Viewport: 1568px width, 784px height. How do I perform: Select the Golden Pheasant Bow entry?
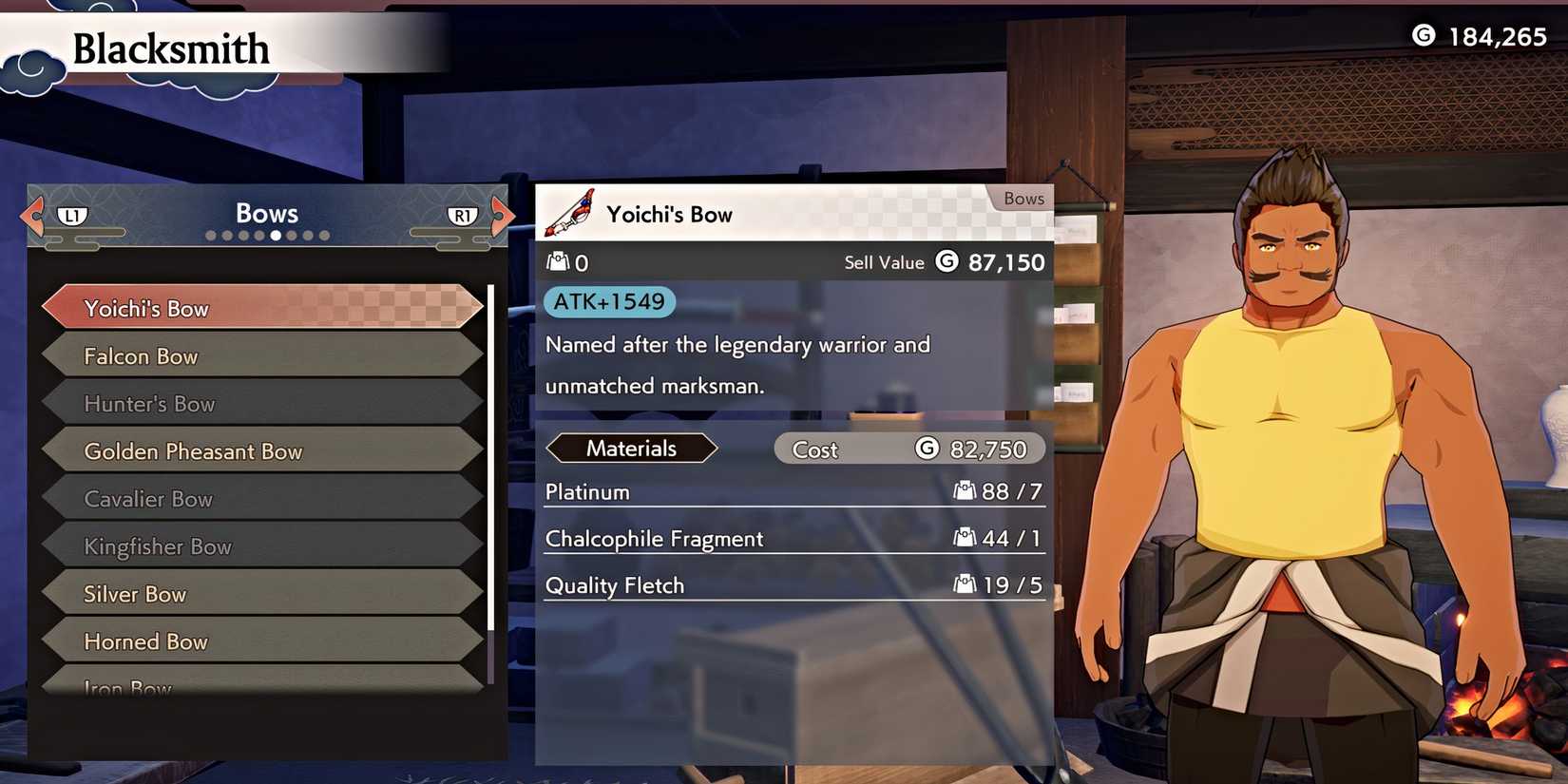(261, 451)
